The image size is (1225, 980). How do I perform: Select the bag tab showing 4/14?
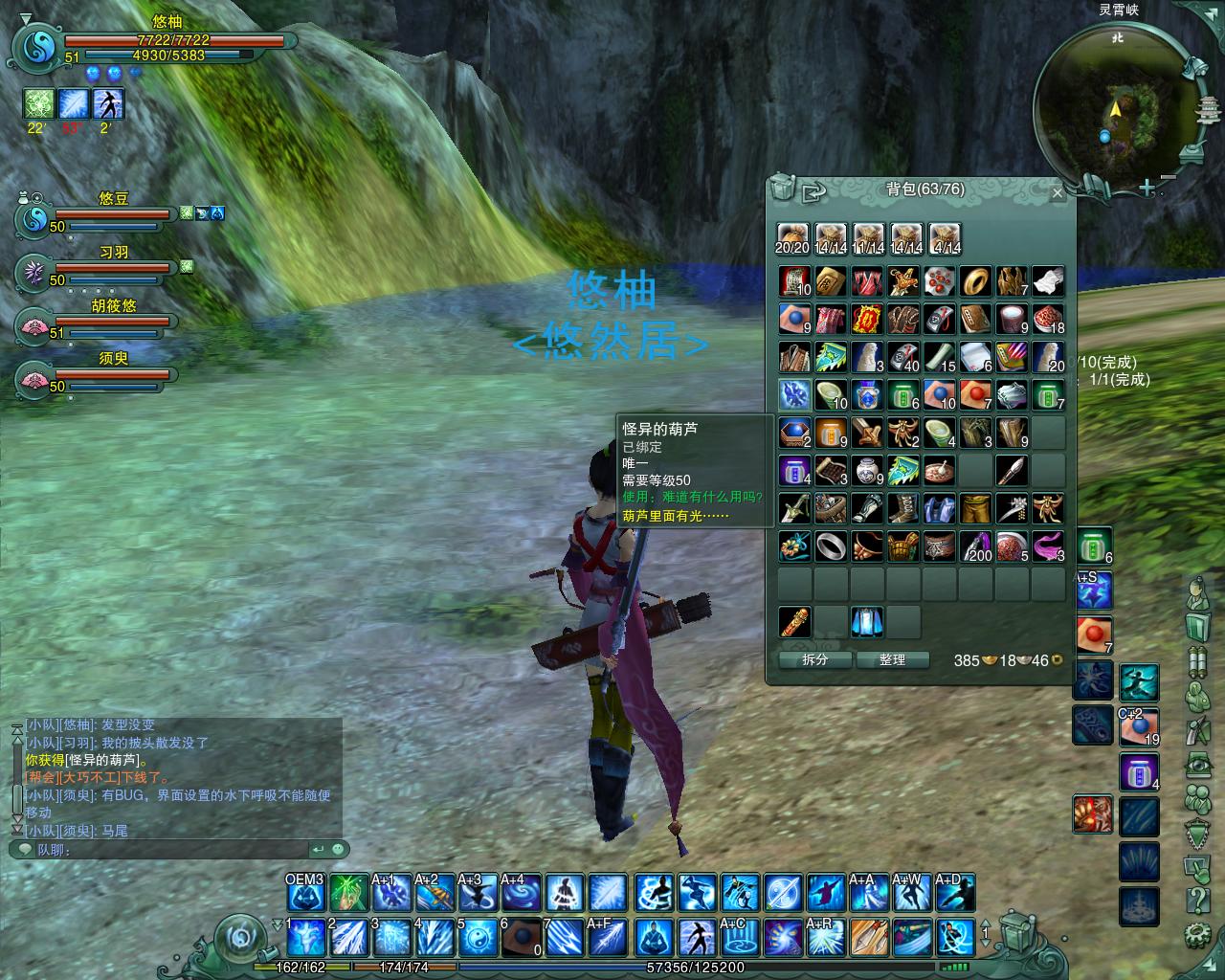945,238
